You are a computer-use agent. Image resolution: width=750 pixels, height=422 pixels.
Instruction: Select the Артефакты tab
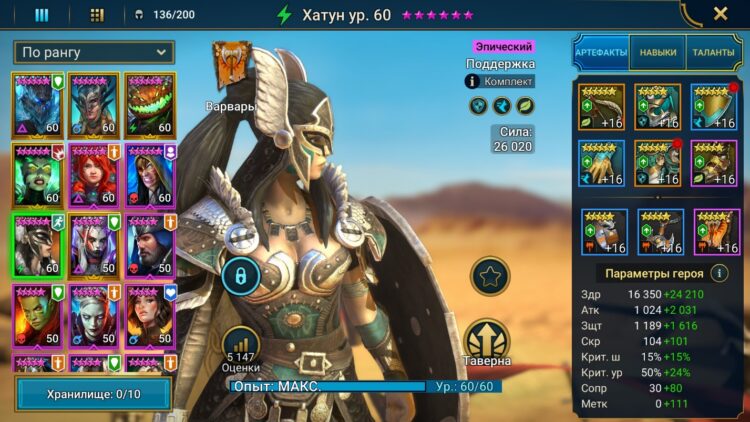600,52
